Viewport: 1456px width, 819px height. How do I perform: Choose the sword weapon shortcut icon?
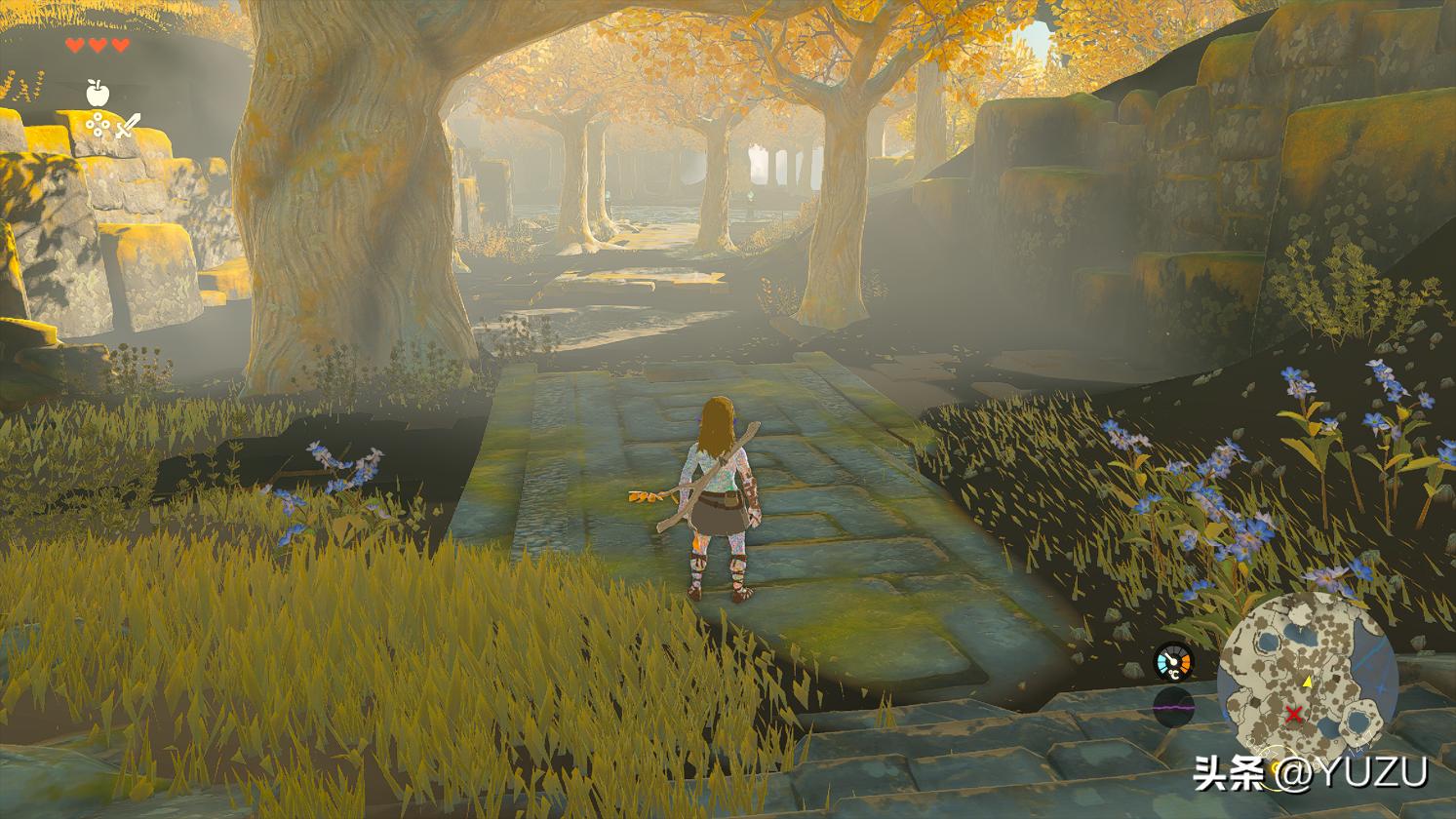pyautogui.click(x=128, y=126)
